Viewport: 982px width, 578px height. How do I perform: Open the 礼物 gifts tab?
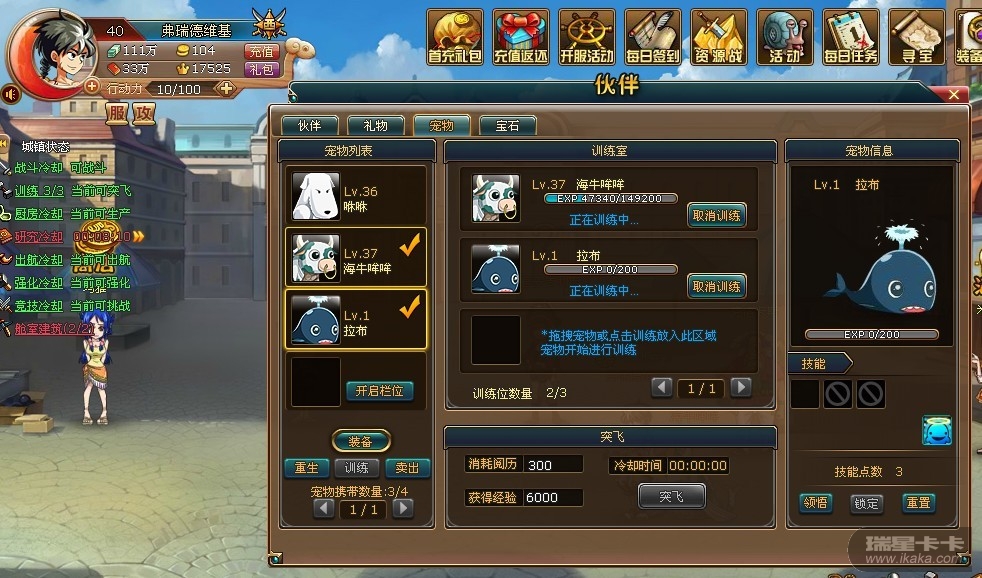(x=375, y=126)
